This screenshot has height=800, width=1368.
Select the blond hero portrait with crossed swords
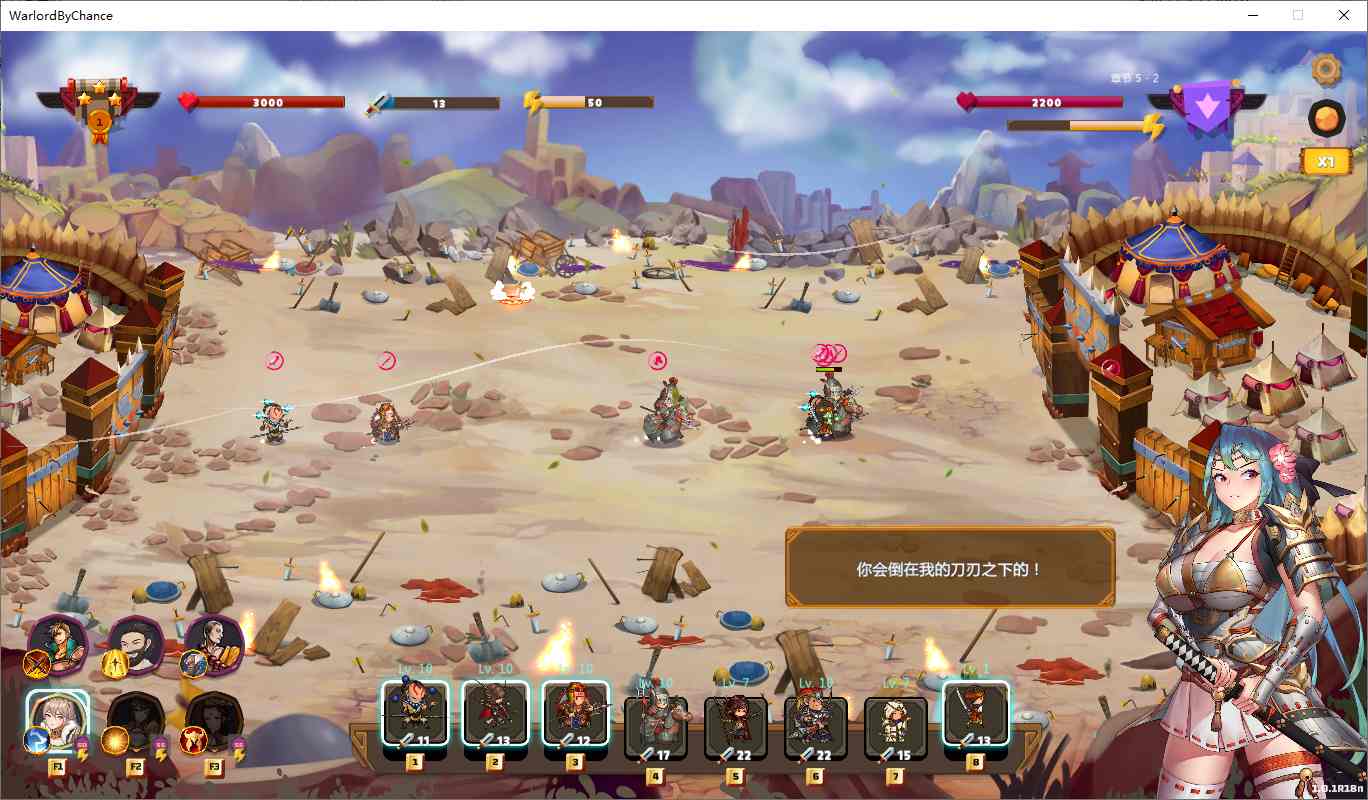[x=58, y=645]
